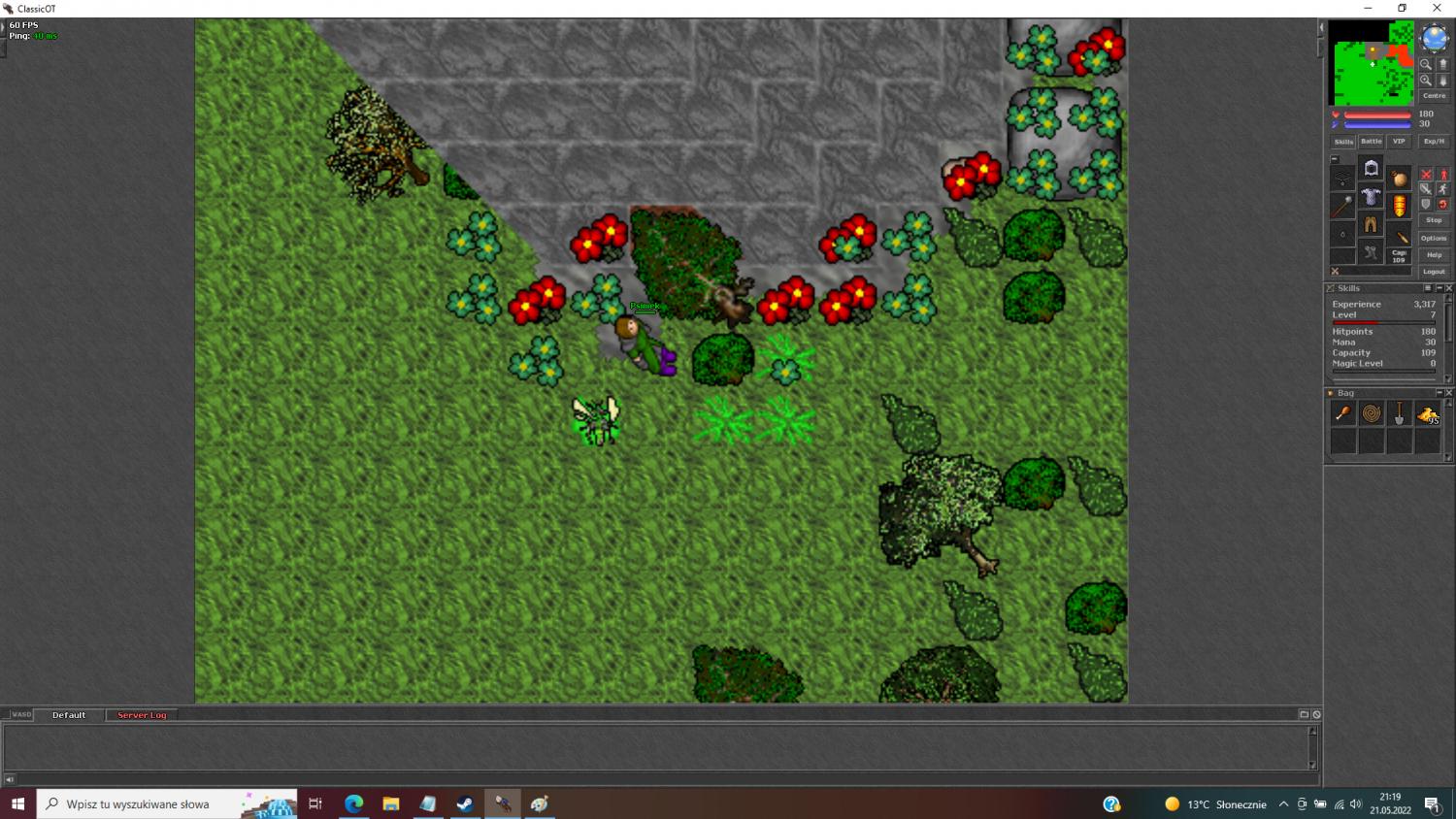Center the minimap with the Centre button
1456x819 pixels.
click(x=1434, y=96)
